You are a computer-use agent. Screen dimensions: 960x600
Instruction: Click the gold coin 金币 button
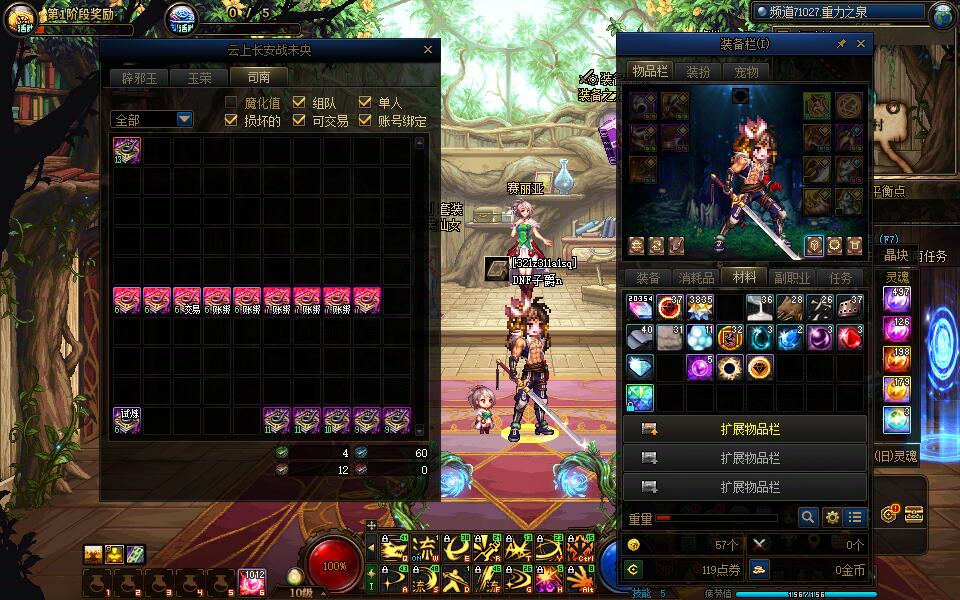click(x=760, y=570)
